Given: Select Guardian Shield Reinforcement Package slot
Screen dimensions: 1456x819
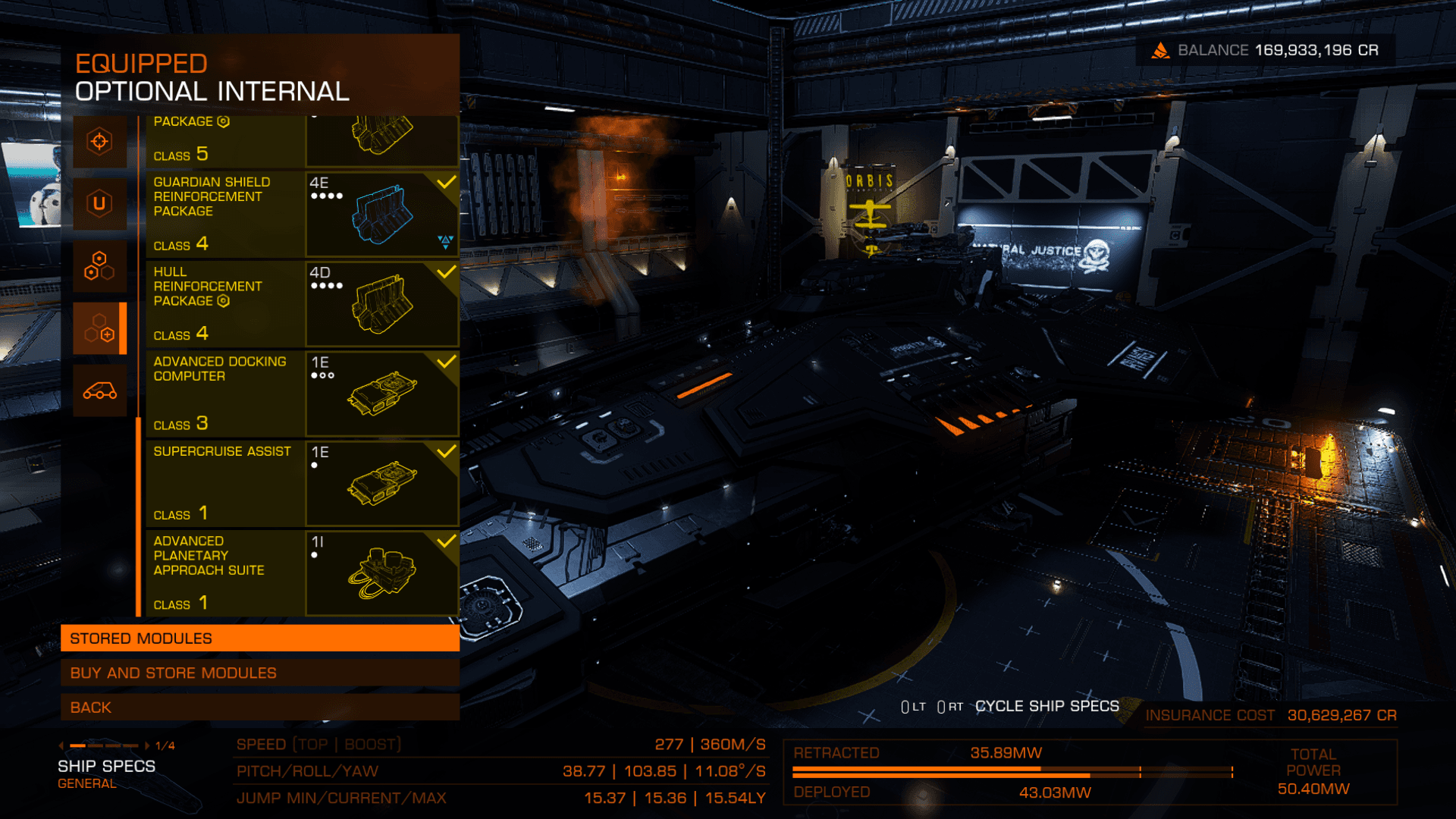Looking at the screenshot, I should click(x=302, y=215).
